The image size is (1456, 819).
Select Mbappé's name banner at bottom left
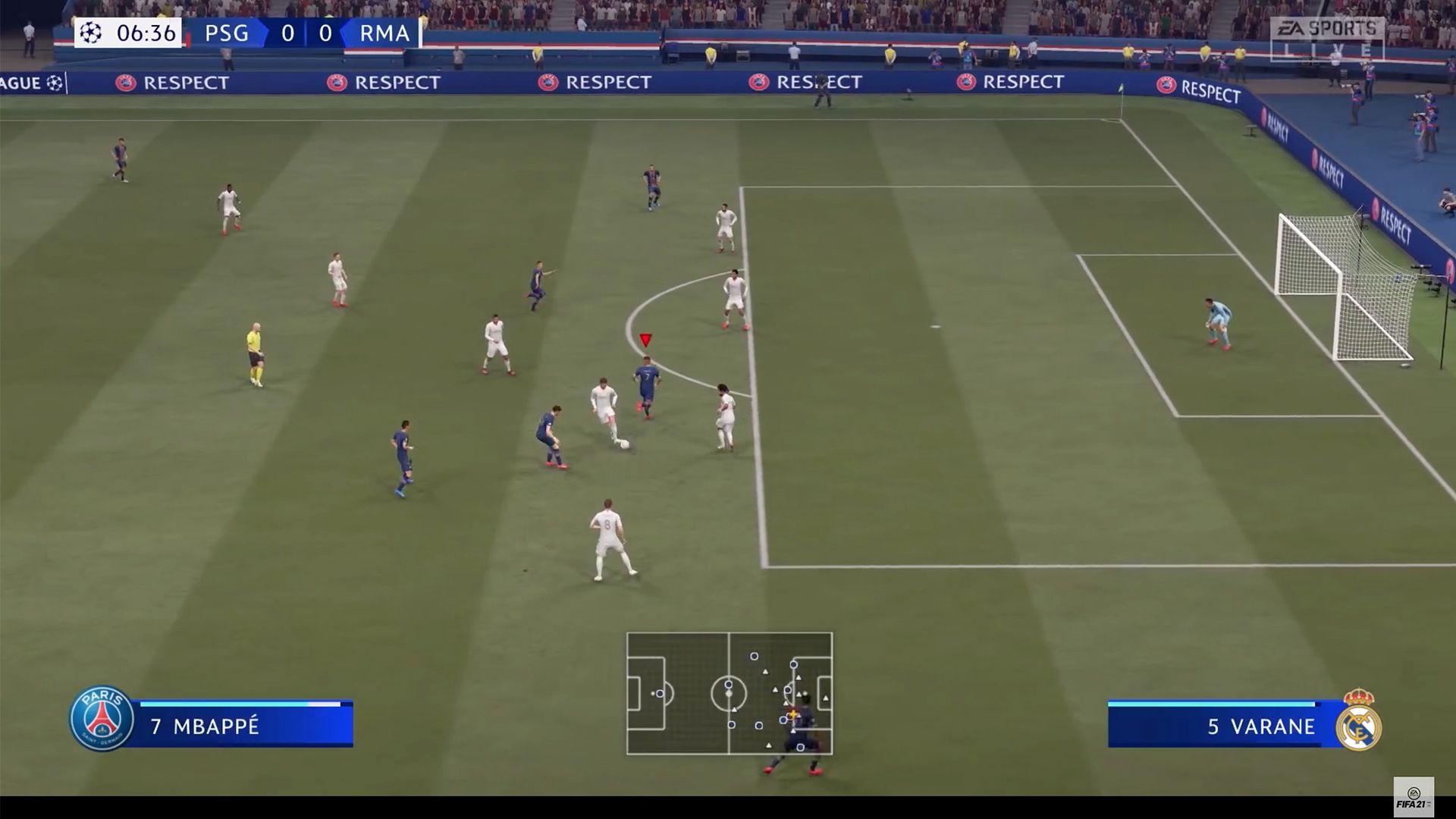pos(227,727)
